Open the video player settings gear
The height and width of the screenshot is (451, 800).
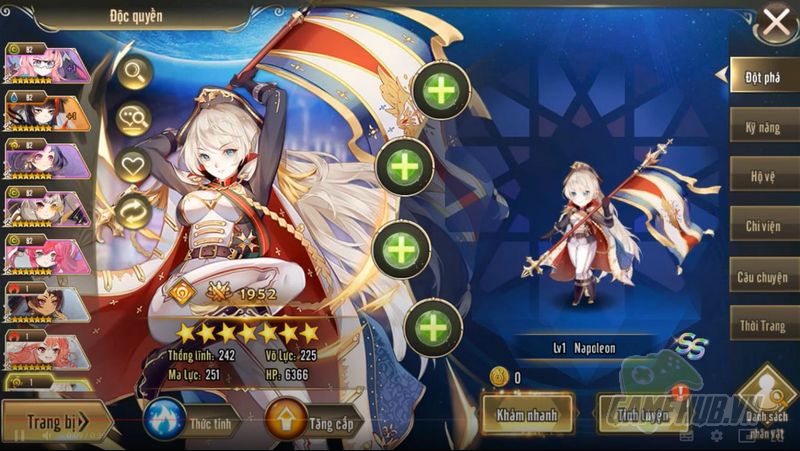click(716, 436)
